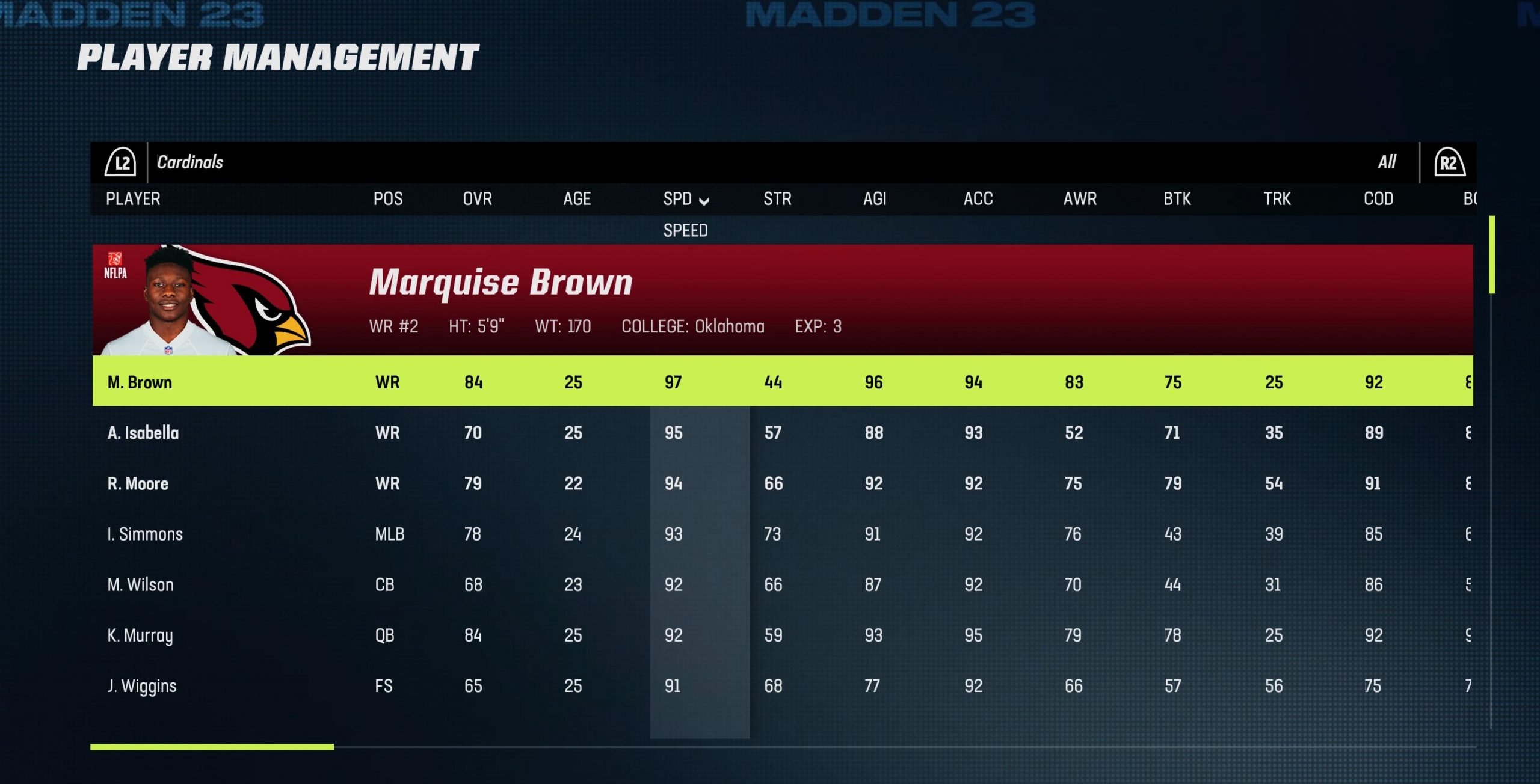Change the All position filter
Screen dimensions: 1540x784
(x=1387, y=162)
